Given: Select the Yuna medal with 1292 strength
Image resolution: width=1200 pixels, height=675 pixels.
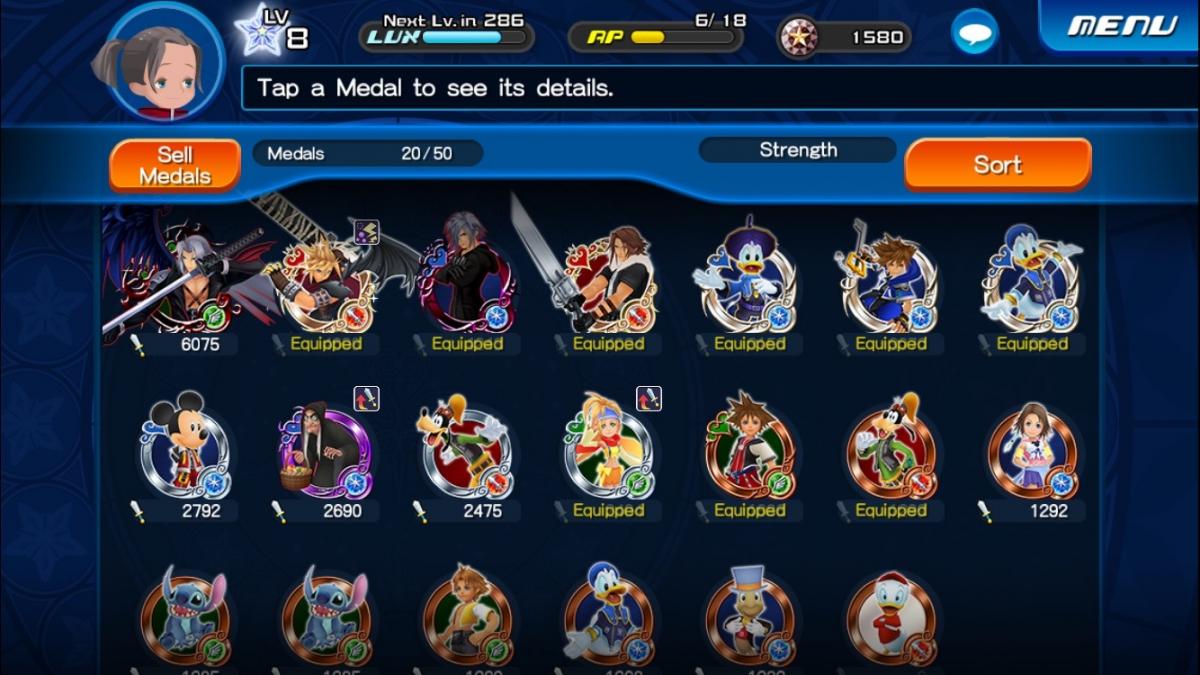Looking at the screenshot, I should click(1032, 450).
